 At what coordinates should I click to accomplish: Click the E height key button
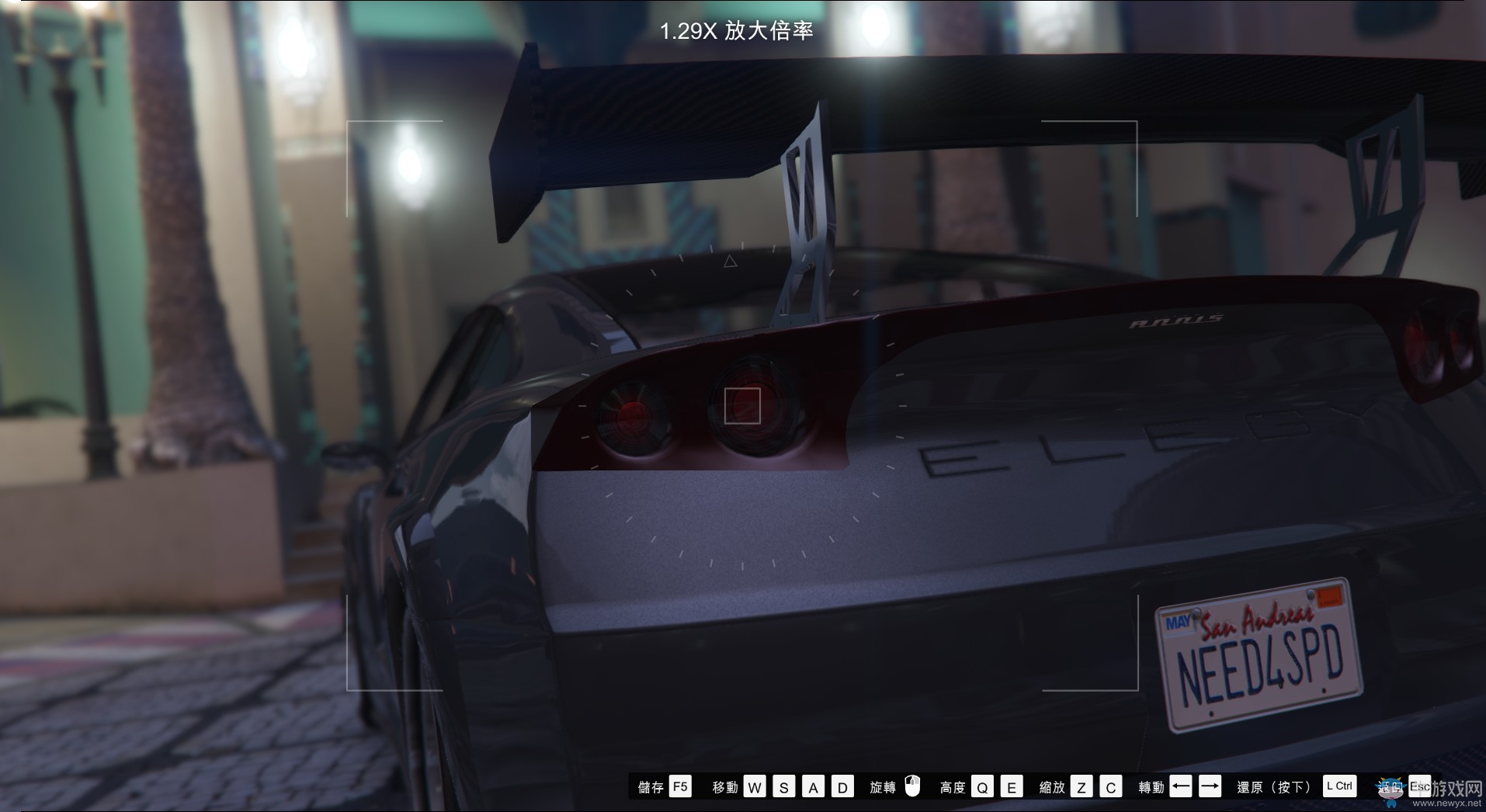[x=1012, y=786]
